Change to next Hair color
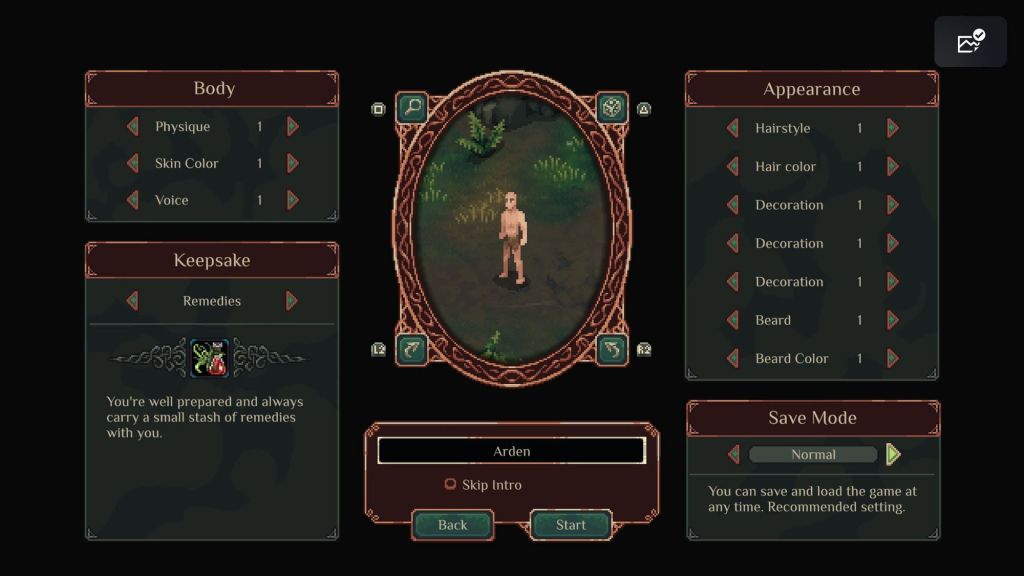Image resolution: width=1024 pixels, height=576 pixels. [x=893, y=167]
